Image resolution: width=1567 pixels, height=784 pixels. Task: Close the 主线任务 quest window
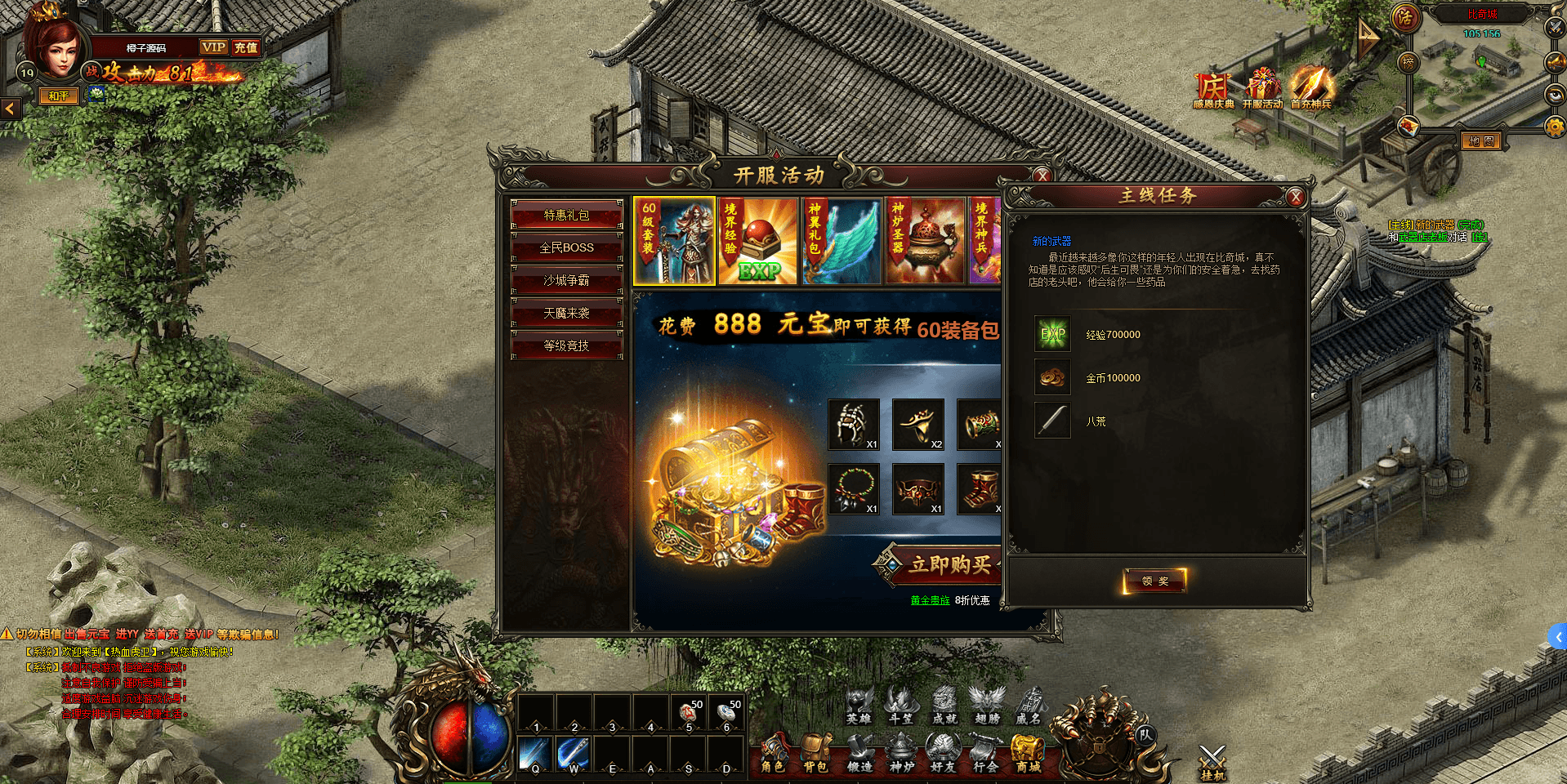(x=1295, y=197)
